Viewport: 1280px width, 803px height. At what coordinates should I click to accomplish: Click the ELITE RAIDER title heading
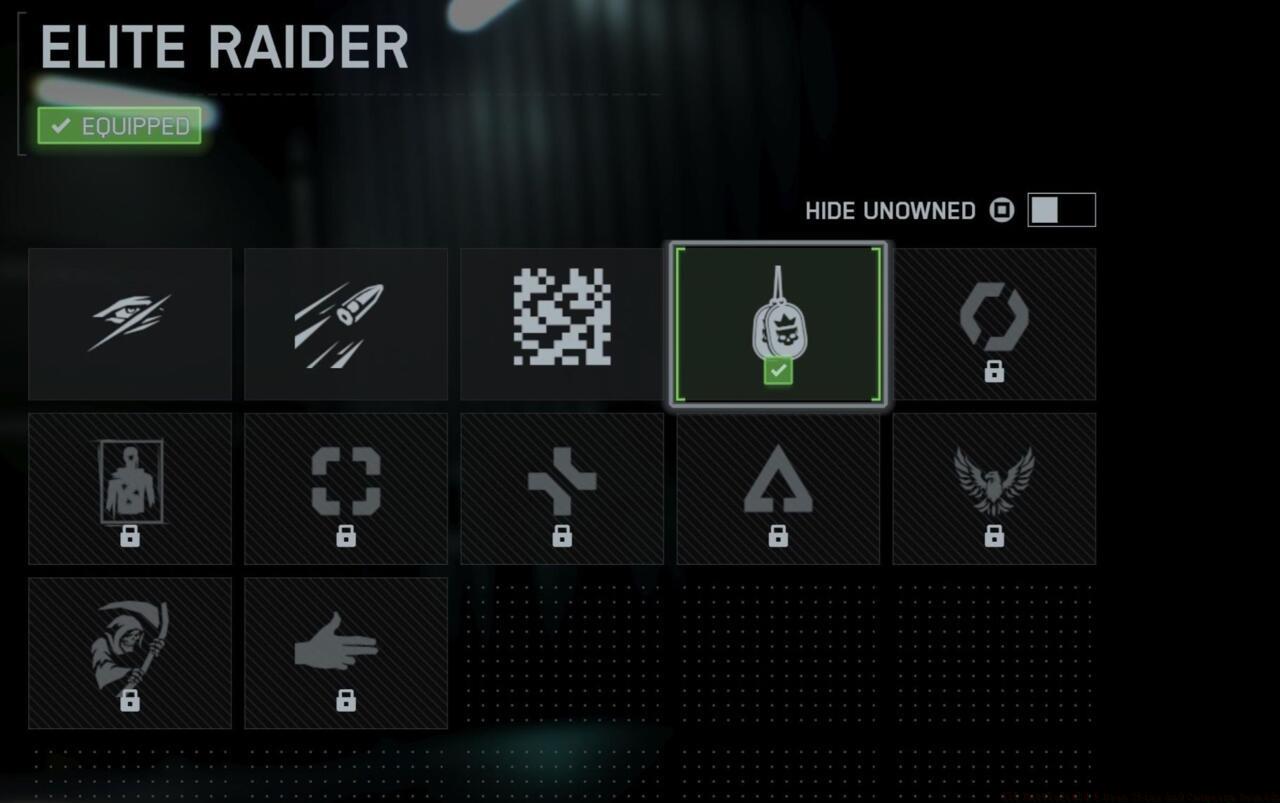click(222, 46)
